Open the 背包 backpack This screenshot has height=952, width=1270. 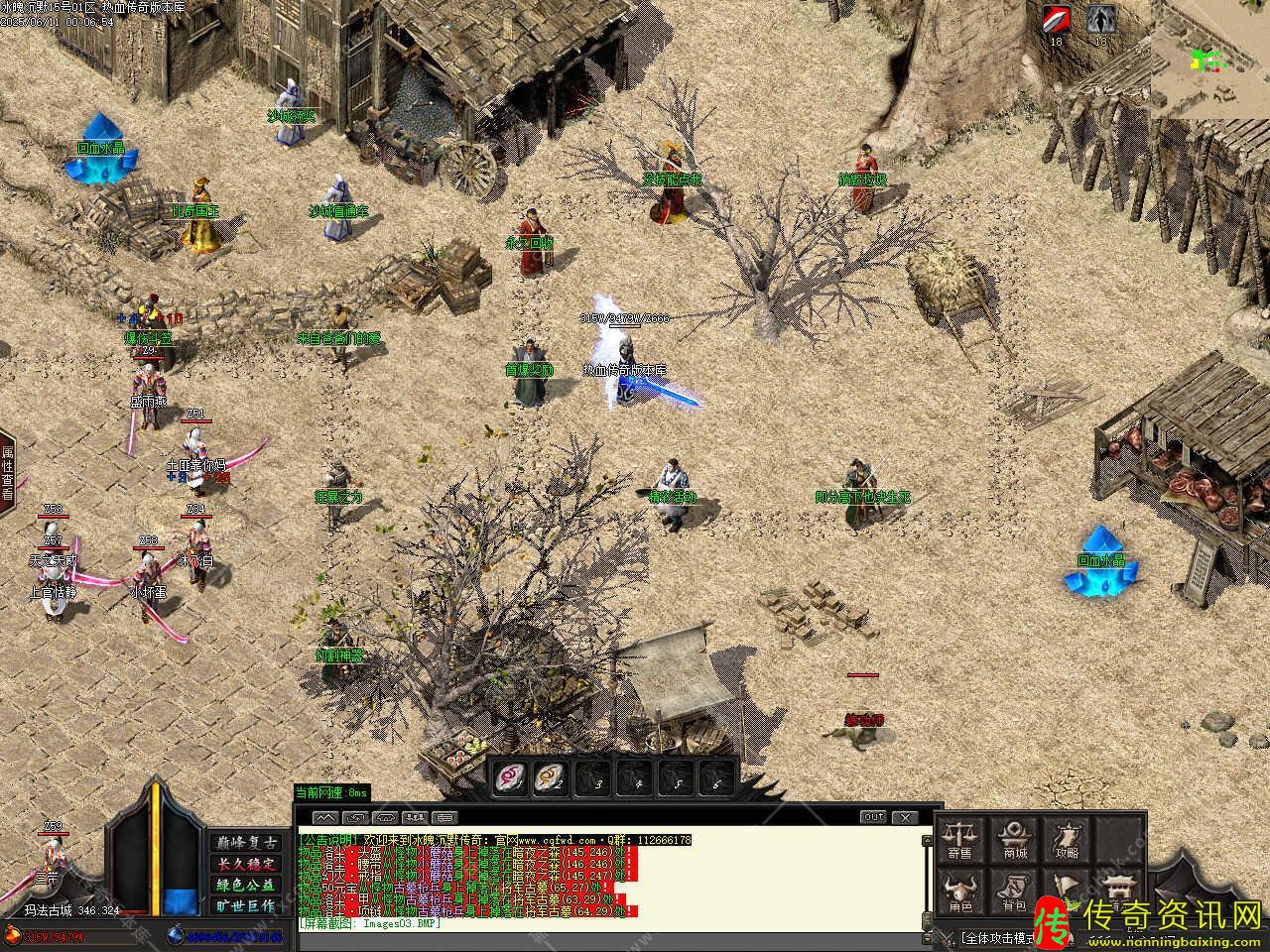(x=1014, y=892)
